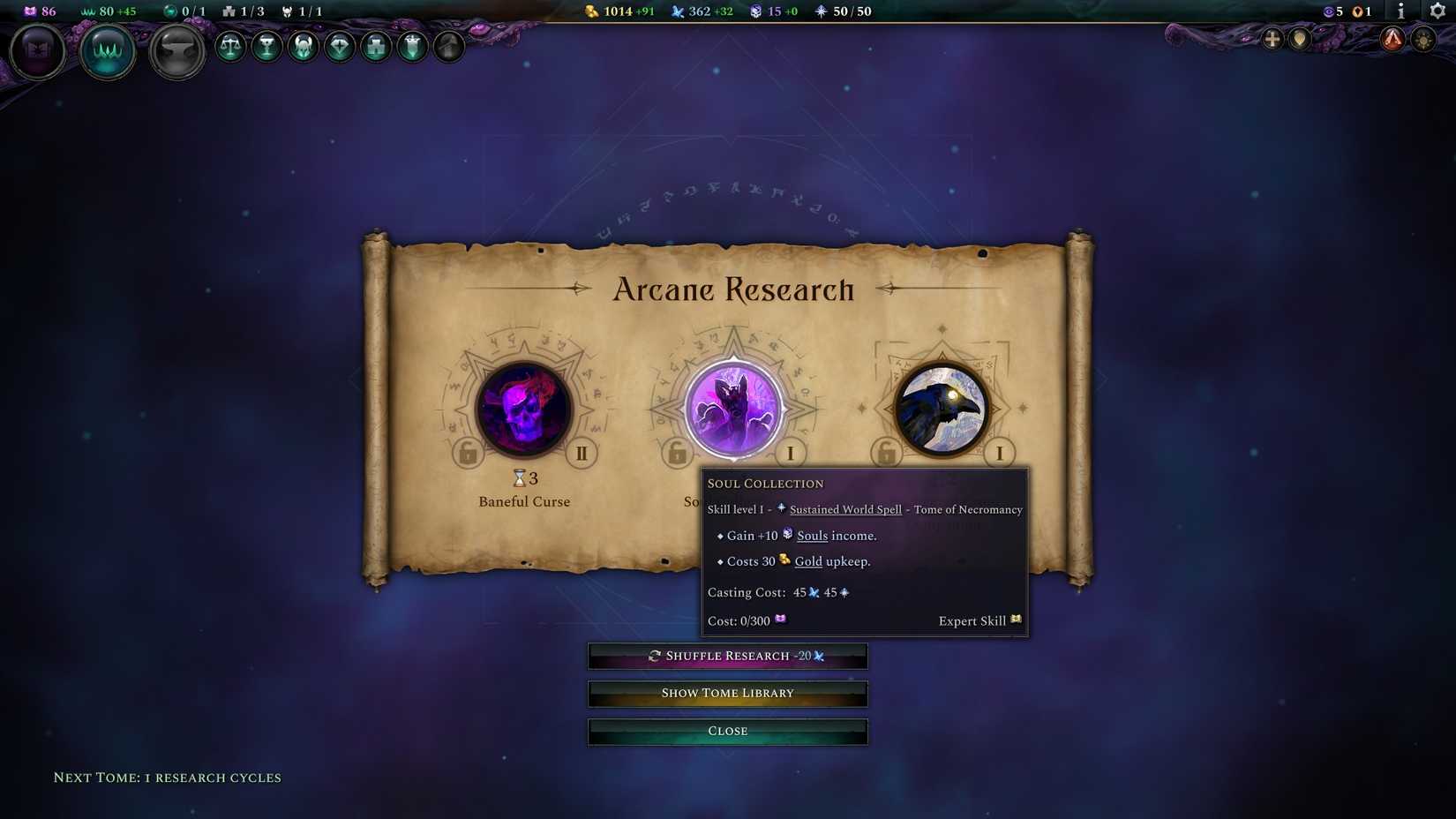Click the scales diplomacy icon
Viewport: 1456px width, 819px height.
[x=230, y=49]
